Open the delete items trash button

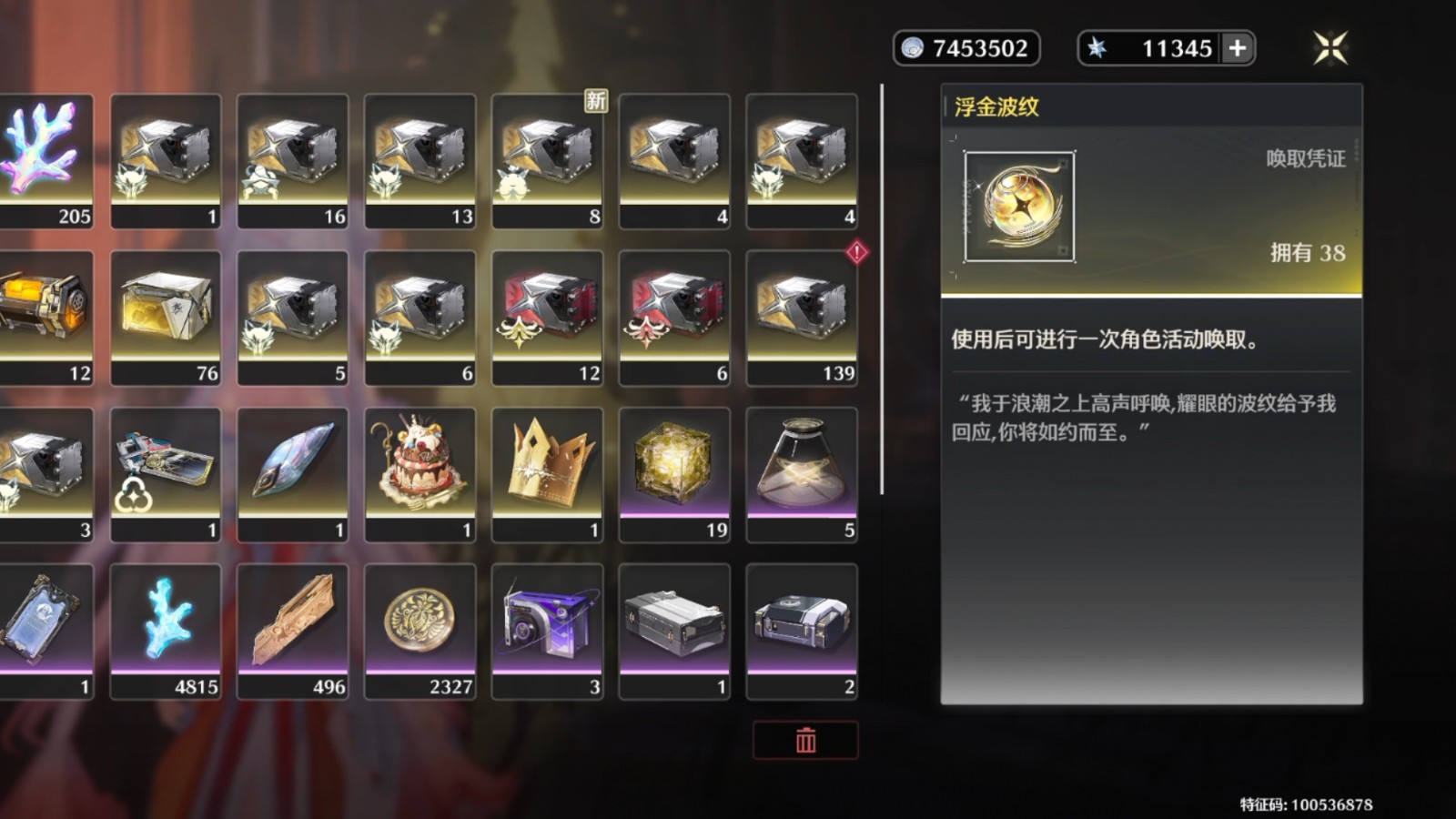pos(804,740)
